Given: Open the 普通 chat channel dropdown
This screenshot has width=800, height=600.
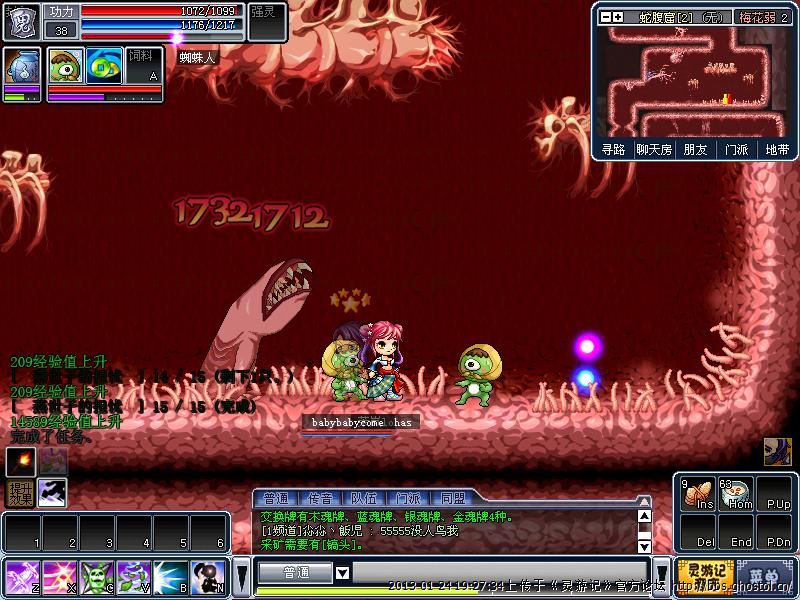Looking at the screenshot, I should point(342,573).
